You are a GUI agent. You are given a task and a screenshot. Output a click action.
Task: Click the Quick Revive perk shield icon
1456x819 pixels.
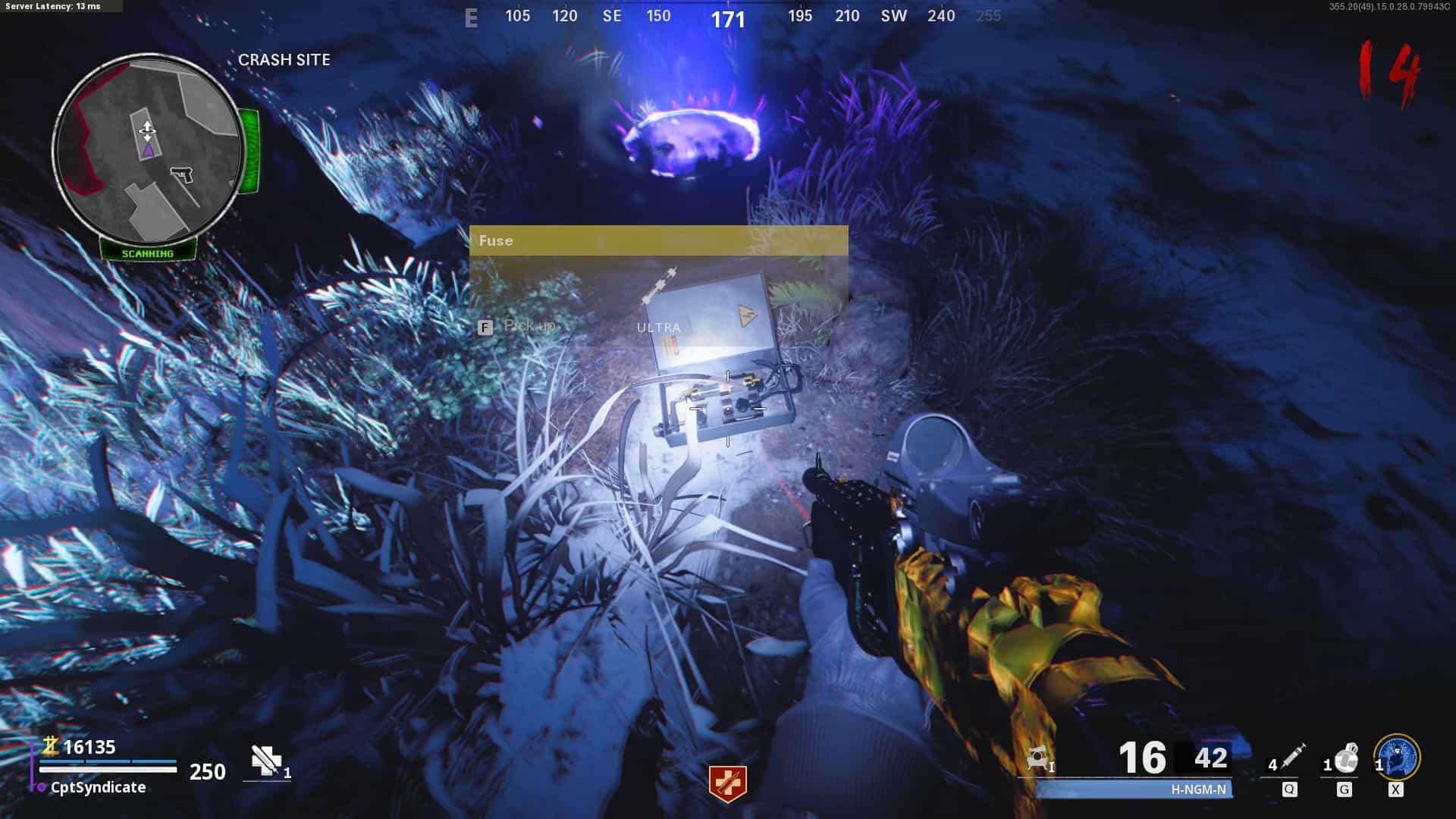point(727,783)
